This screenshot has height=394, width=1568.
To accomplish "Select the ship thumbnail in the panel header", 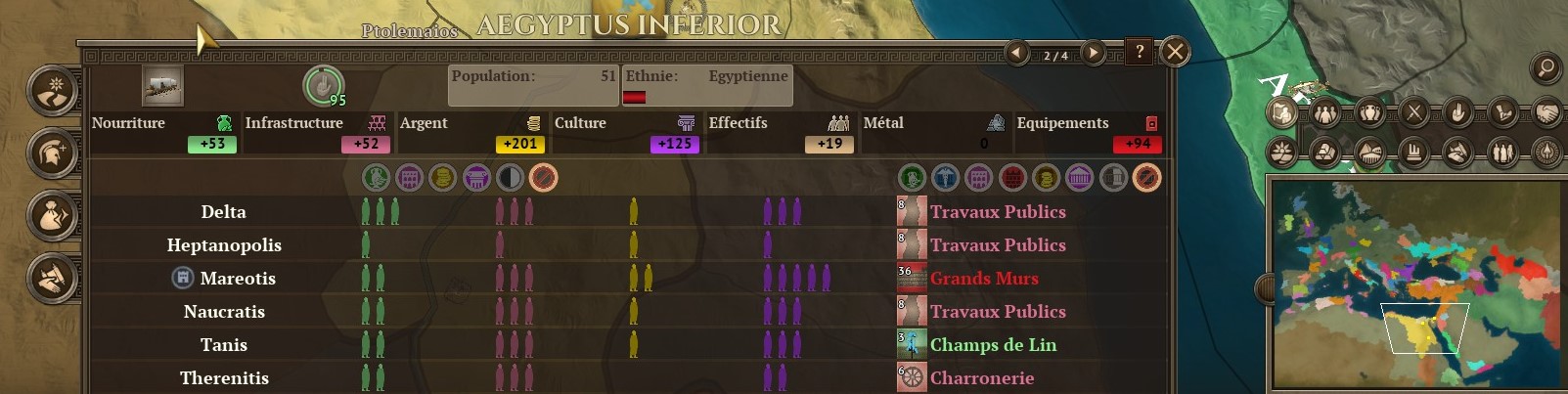I will (162, 86).
